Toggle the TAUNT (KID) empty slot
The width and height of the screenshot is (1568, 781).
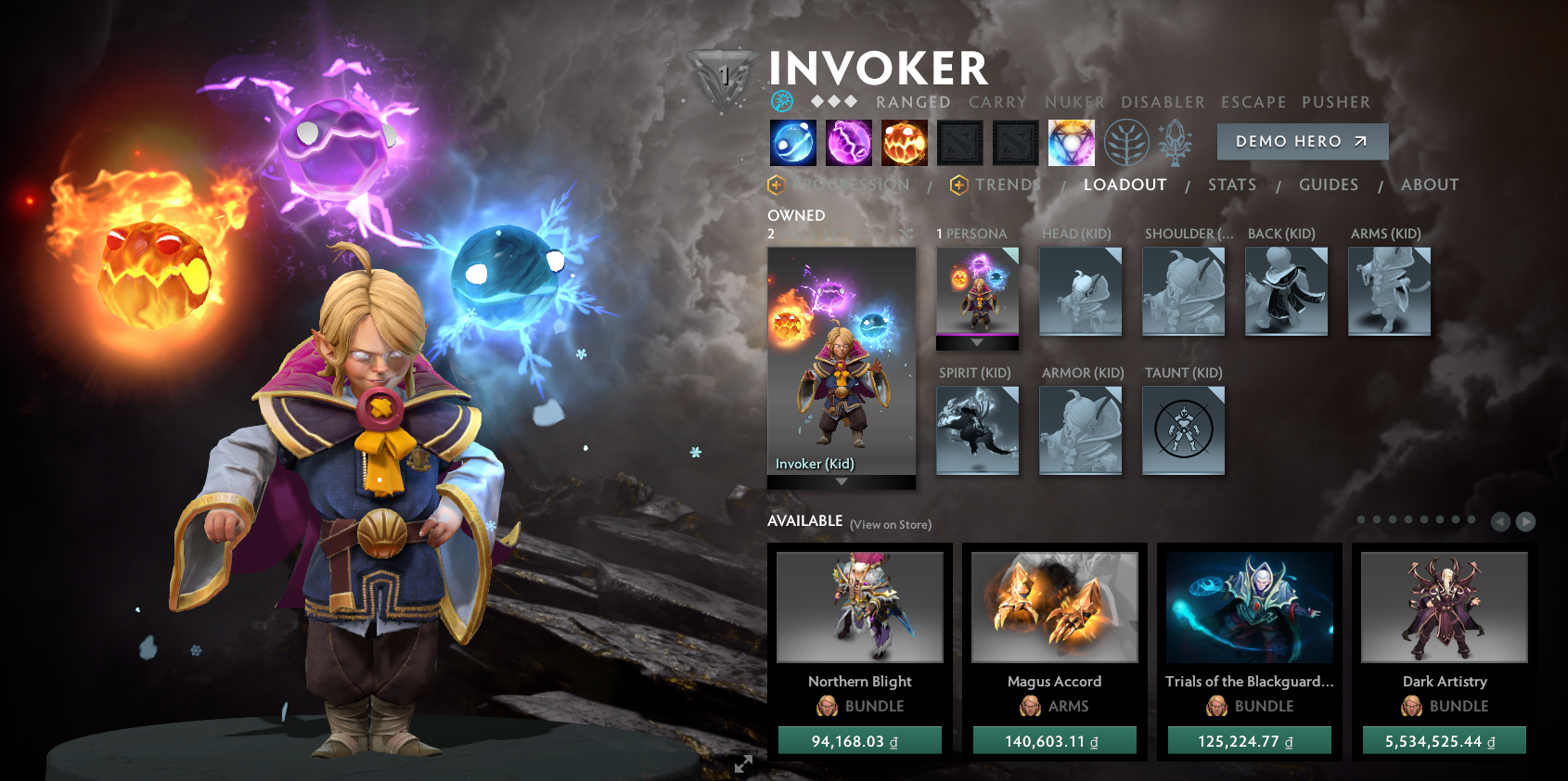(1183, 429)
